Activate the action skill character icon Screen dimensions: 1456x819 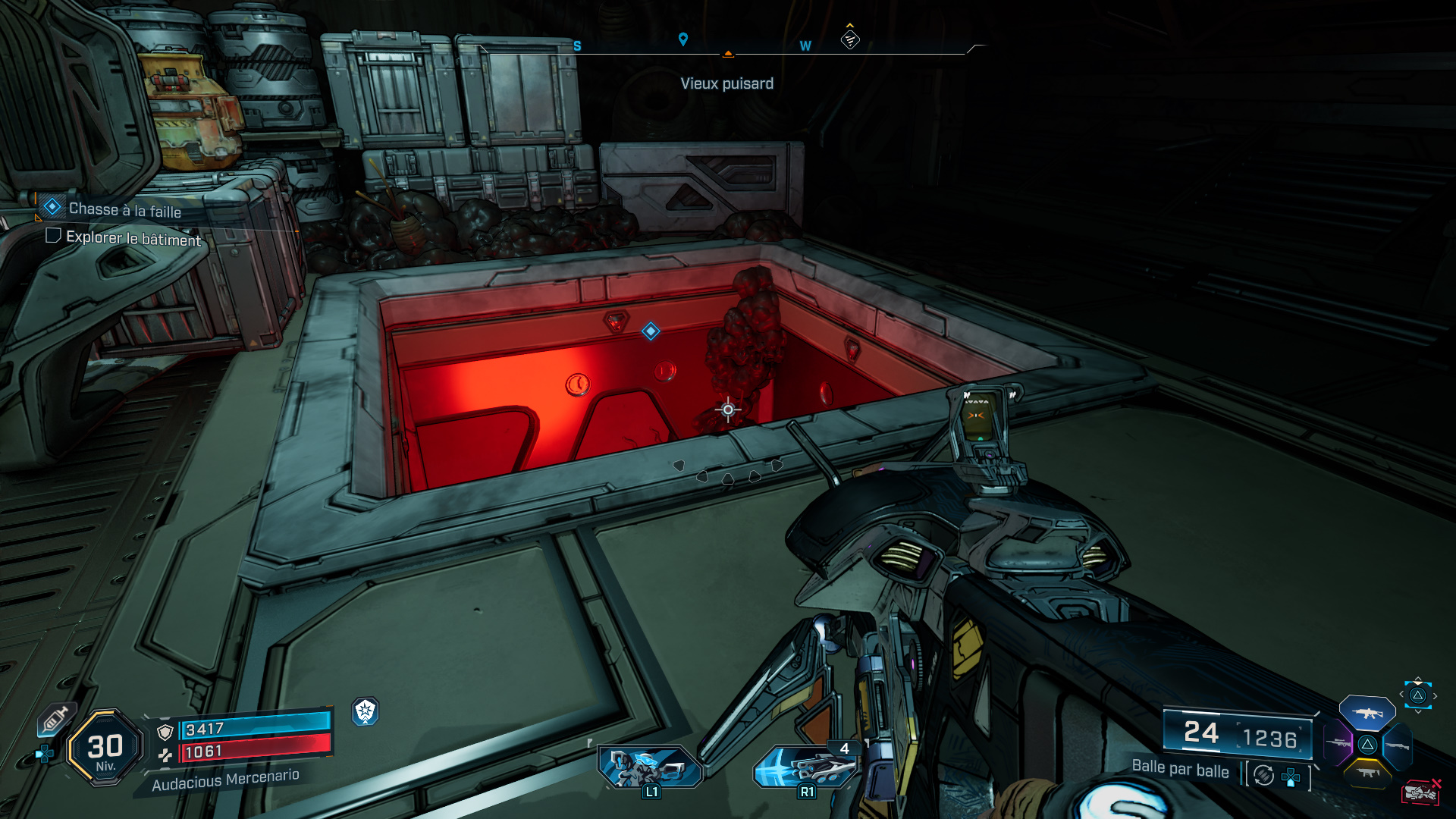(649, 767)
